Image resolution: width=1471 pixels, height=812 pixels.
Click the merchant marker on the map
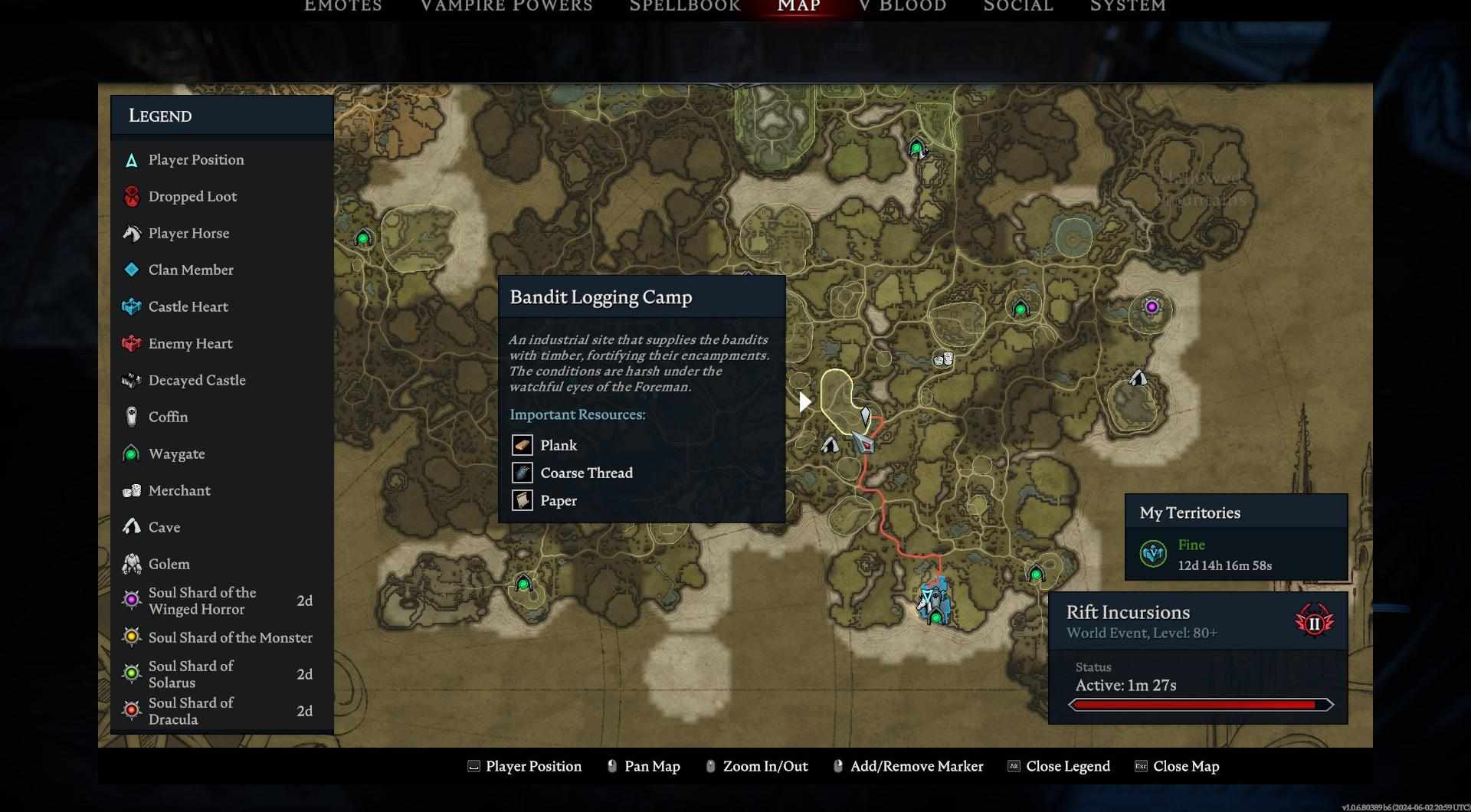coord(943,359)
